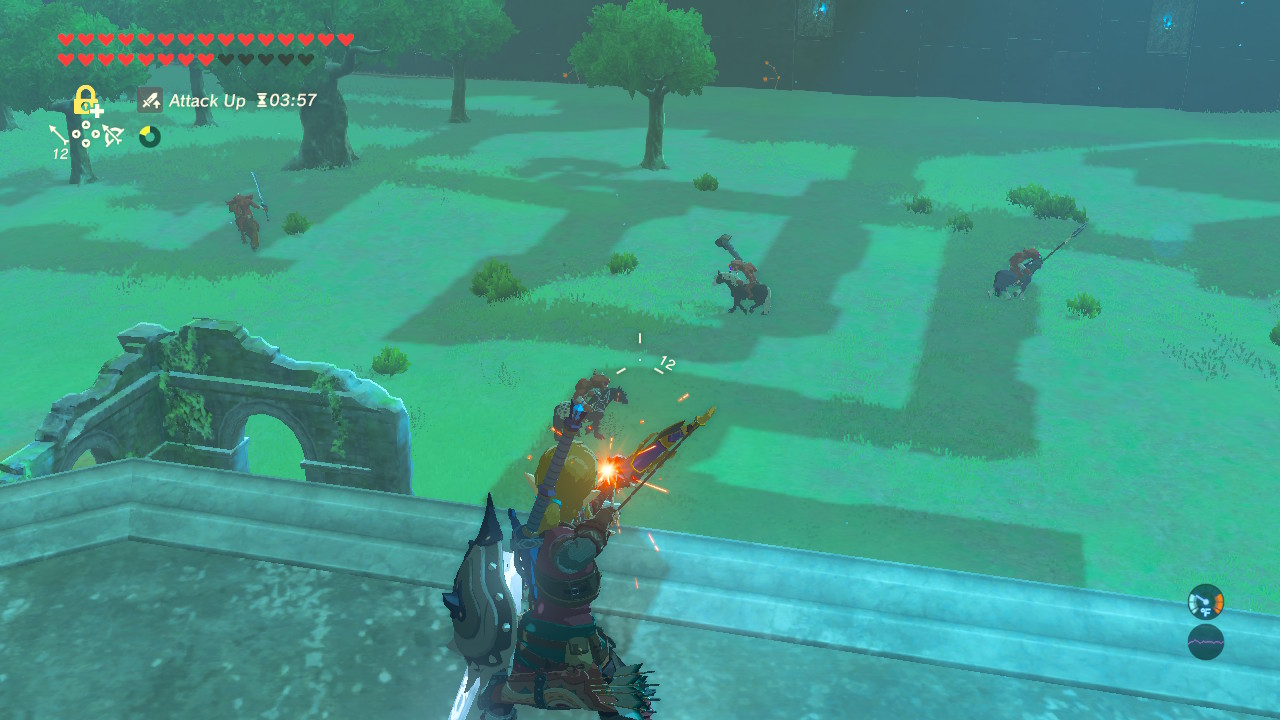The width and height of the screenshot is (1280, 720).
Task: Click the hourglass timer icon
Action: 262,101
